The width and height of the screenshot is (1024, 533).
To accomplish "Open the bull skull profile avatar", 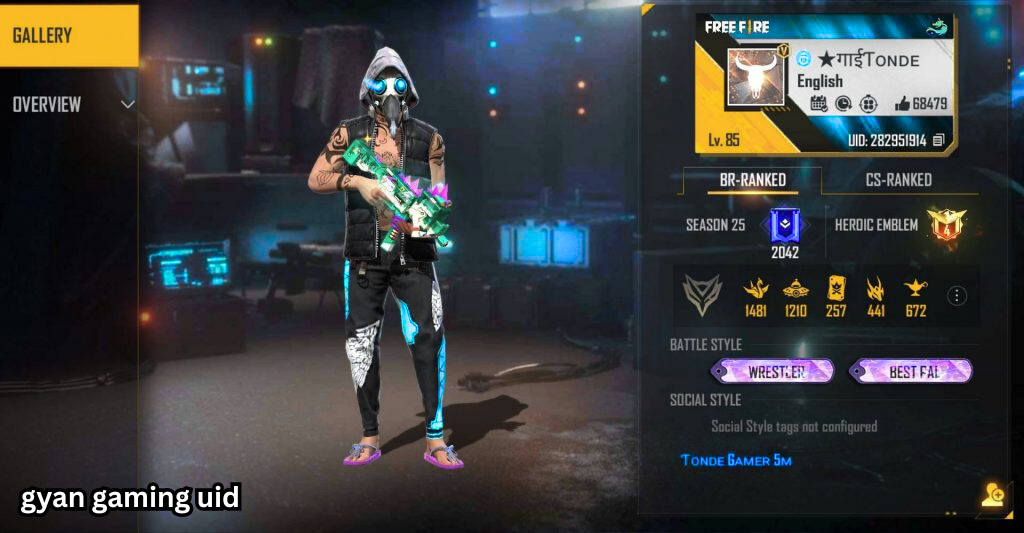I will pyautogui.click(x=757, y=77).
